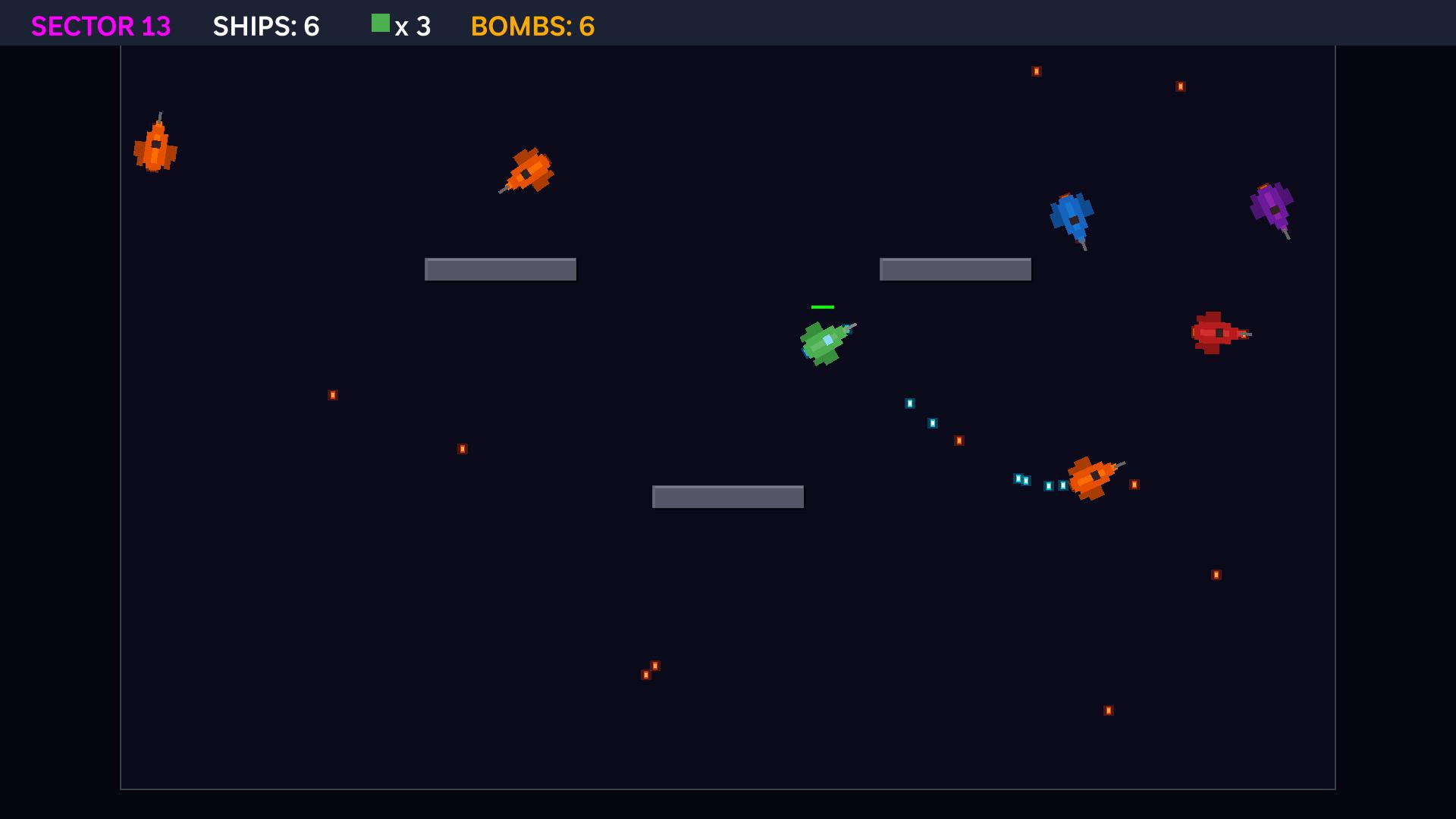Click the SHIPS: 6 counter
The image size is (1456, 819).
[x=267, y=26]
